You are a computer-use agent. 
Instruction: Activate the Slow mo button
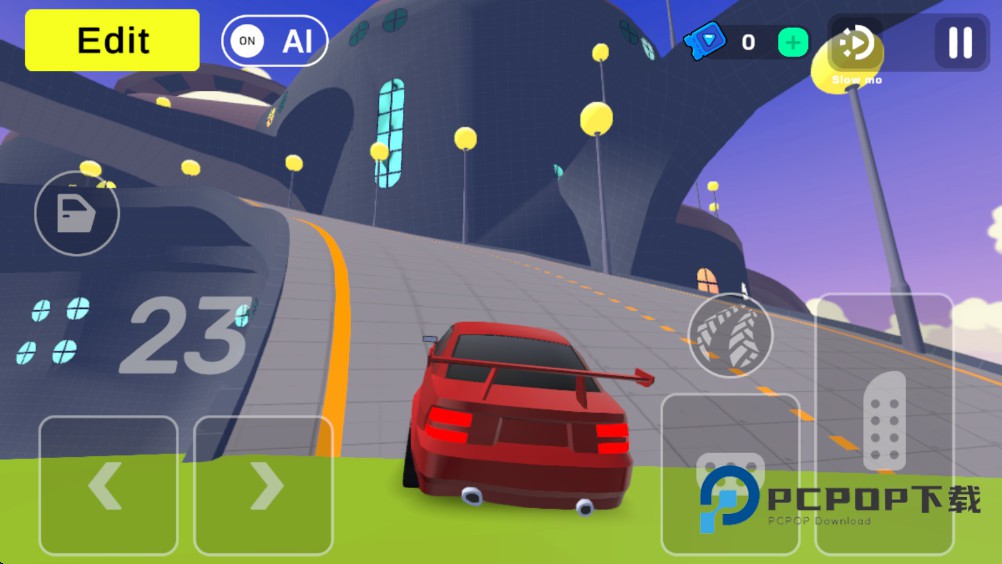856,46
